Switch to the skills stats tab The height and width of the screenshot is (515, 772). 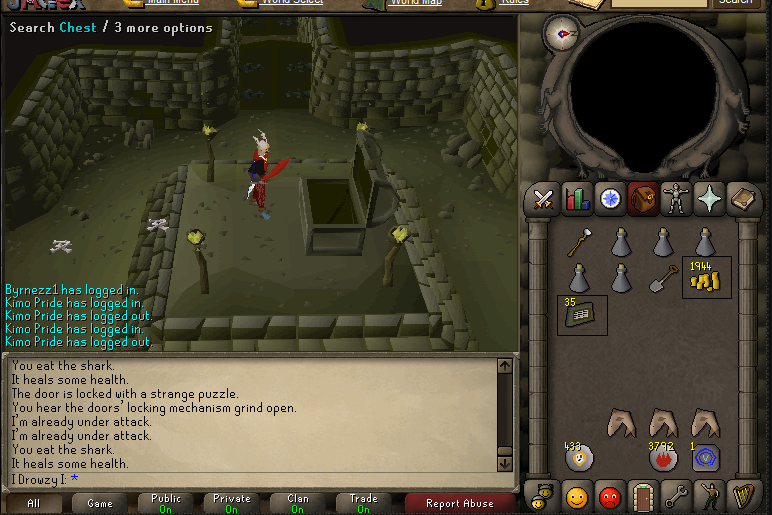[578, 199]
